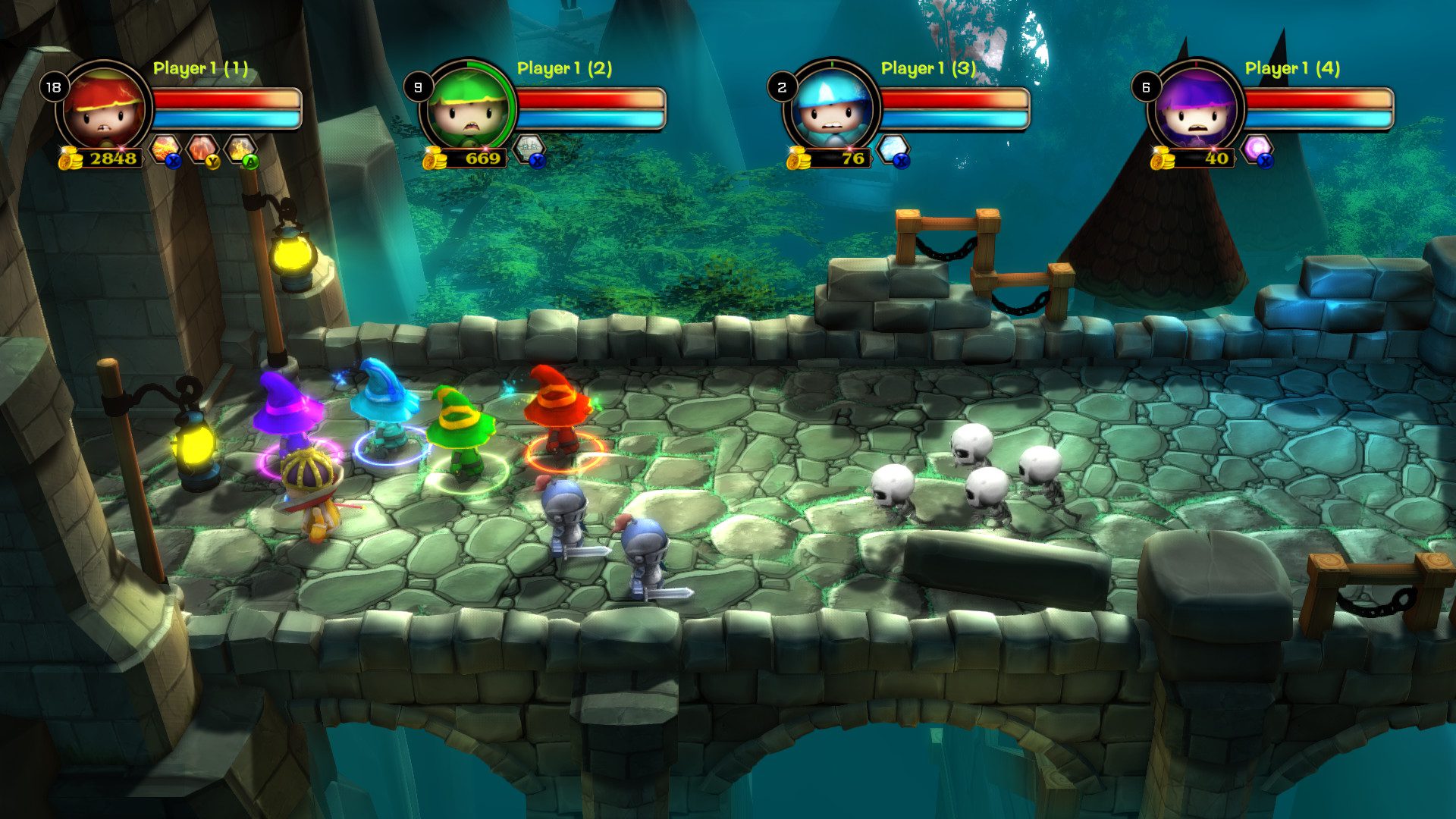Use the green wizard's grey stone spell

[x=529, y=149]
